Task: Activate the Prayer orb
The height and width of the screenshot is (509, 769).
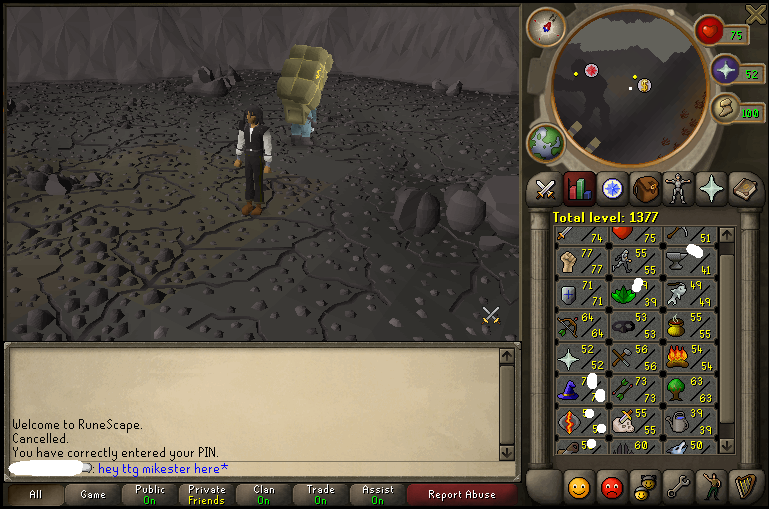Action: pyautogui.click(x=726, y=70)
